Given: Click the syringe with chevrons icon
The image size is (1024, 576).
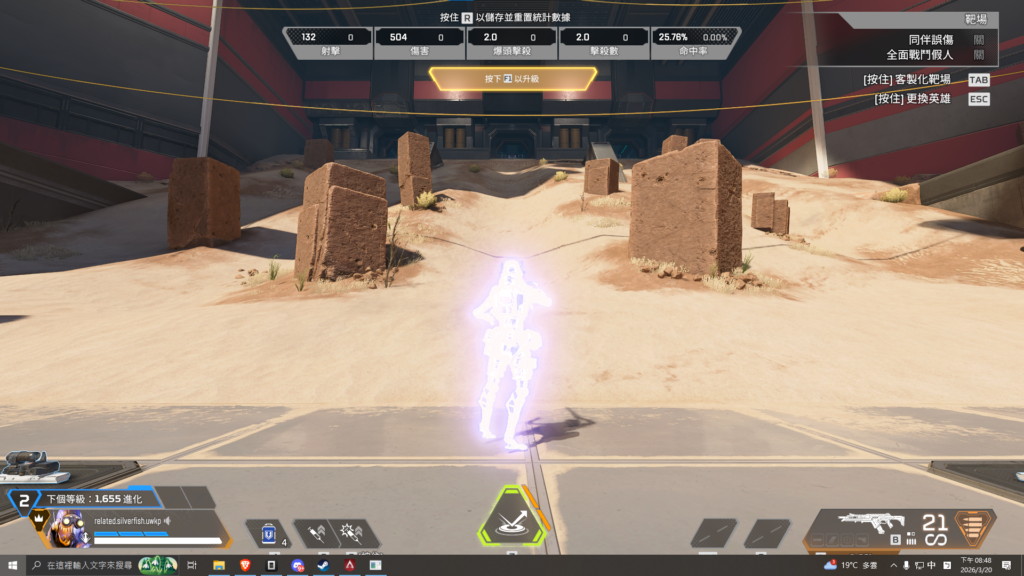Looking at the screenshot, I should (316, 532).
